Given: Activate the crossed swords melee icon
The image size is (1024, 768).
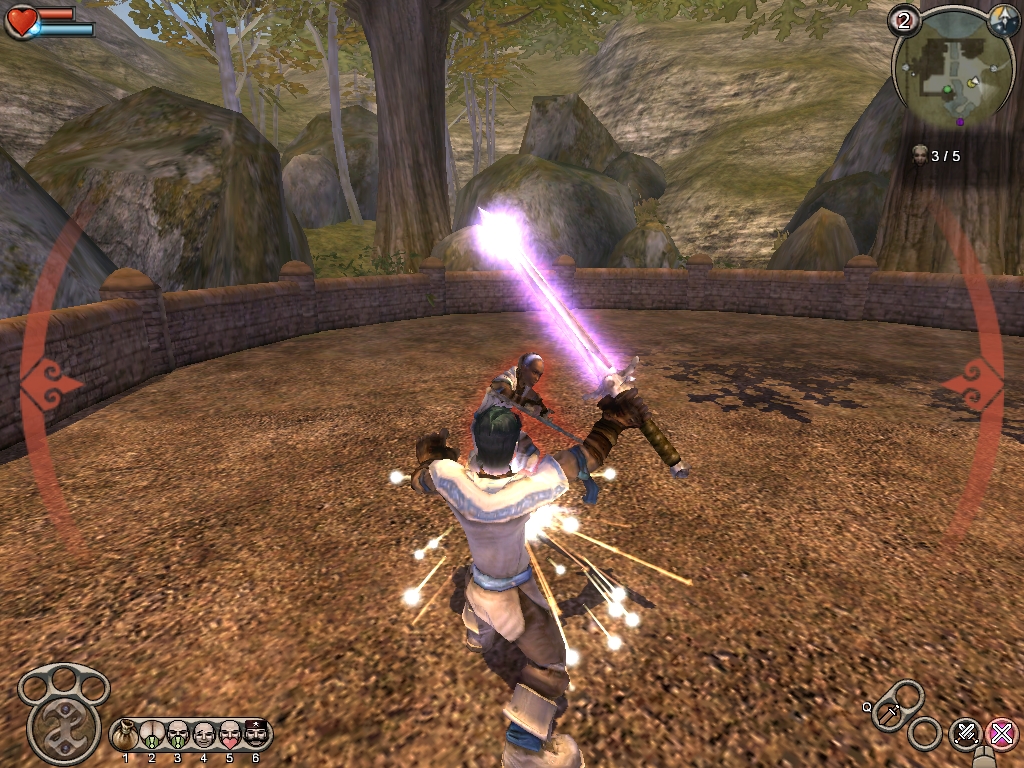Looking at the screenshot, I should point(965,734).
